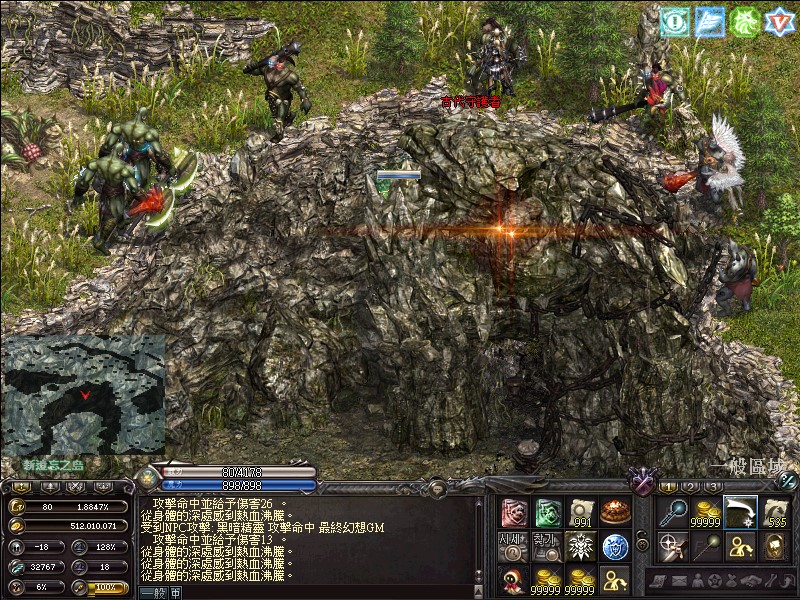
Task: Select the highlighted curved arrow skill slot
Action: click(740, 513)
